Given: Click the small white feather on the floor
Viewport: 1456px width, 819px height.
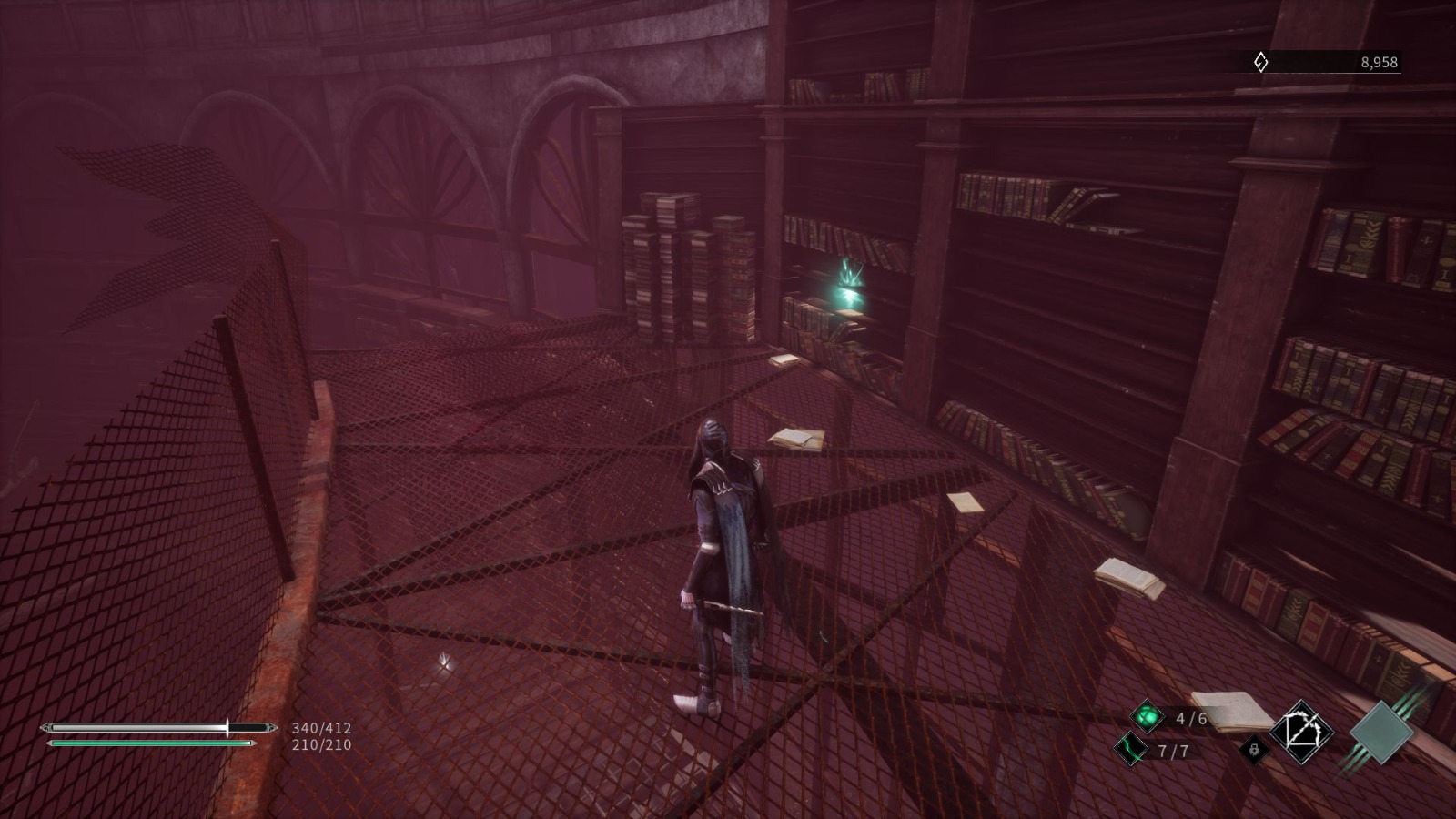Looking at the screenshot, I should [446, 662].
